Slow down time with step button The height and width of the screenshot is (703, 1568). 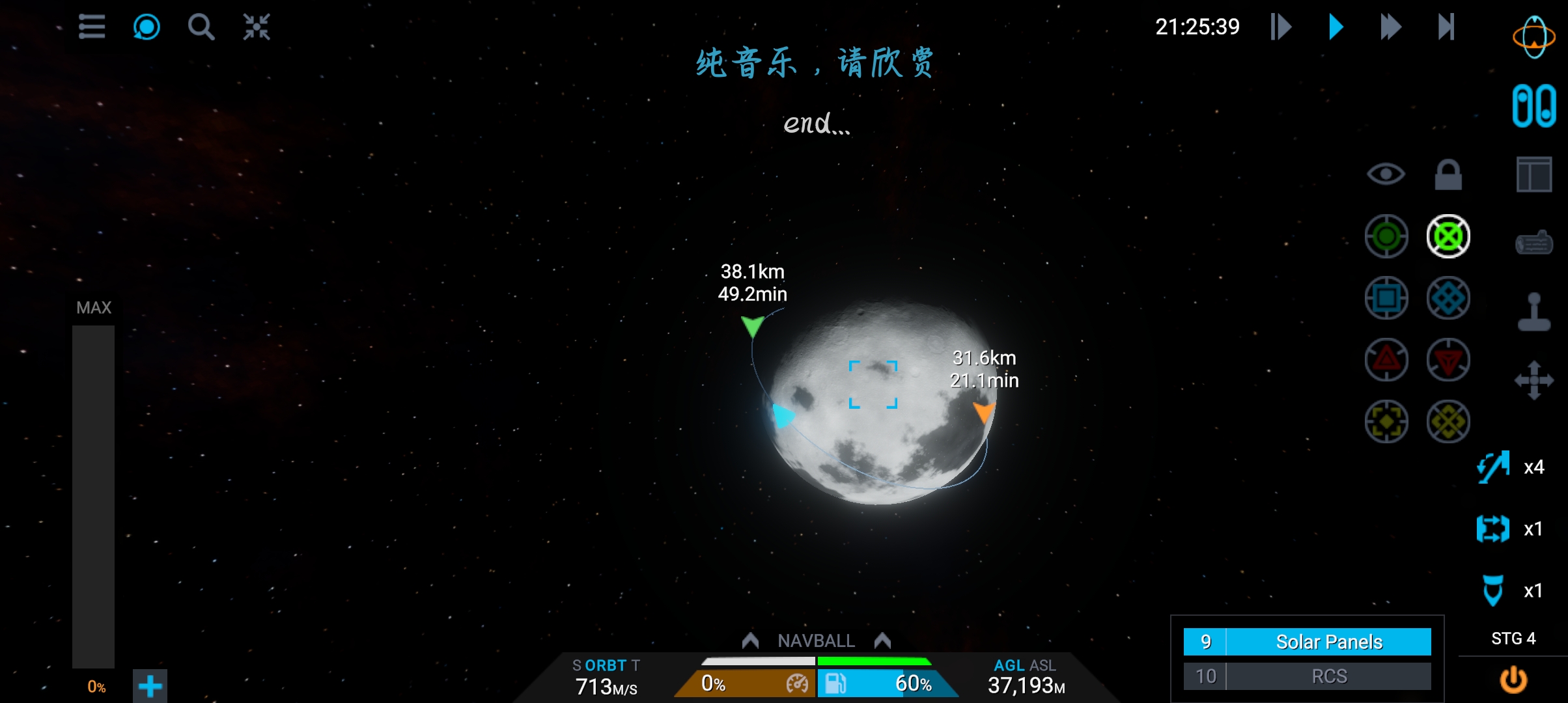1281,27
